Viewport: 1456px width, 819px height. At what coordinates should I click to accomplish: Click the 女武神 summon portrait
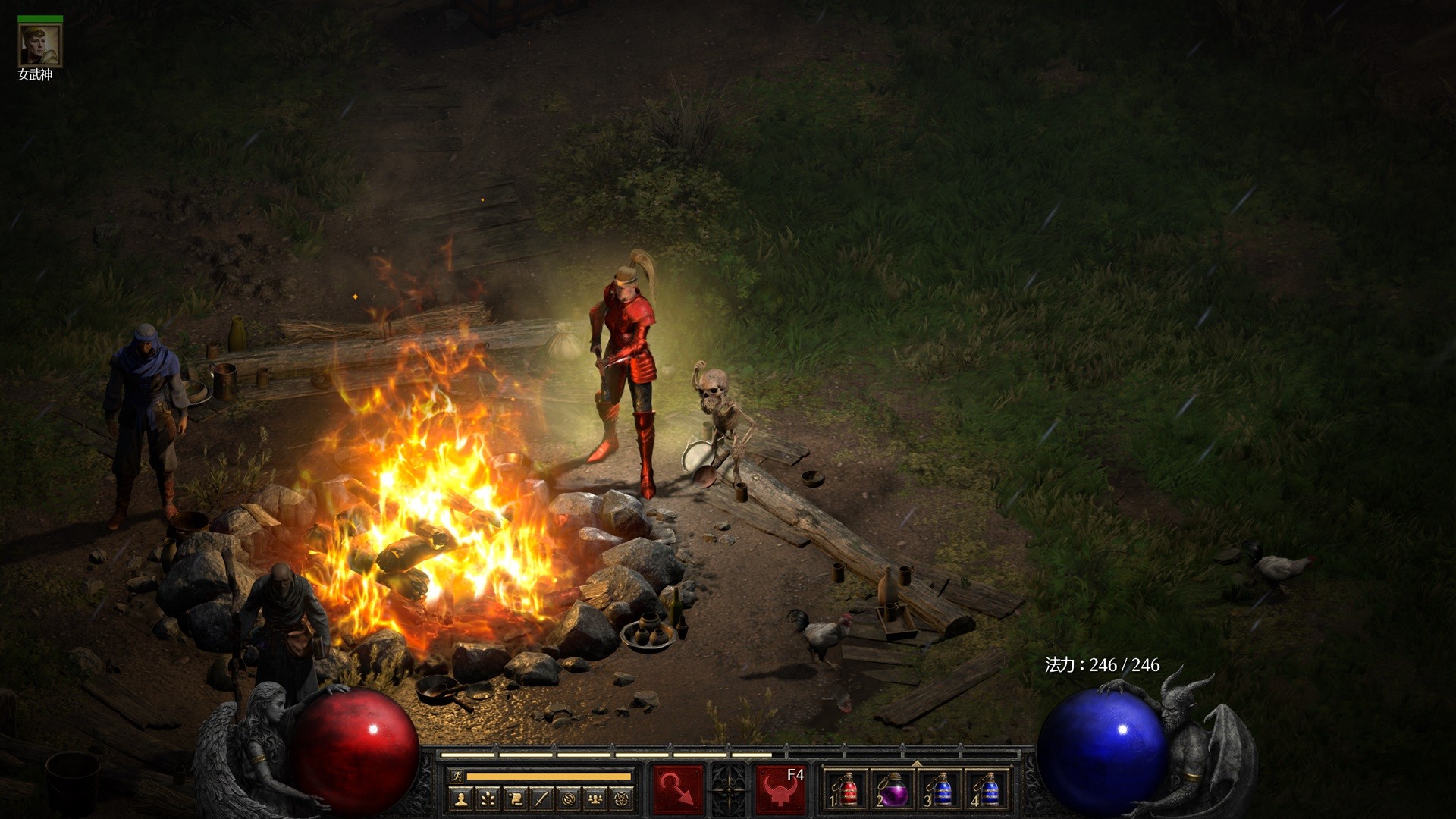40,45
